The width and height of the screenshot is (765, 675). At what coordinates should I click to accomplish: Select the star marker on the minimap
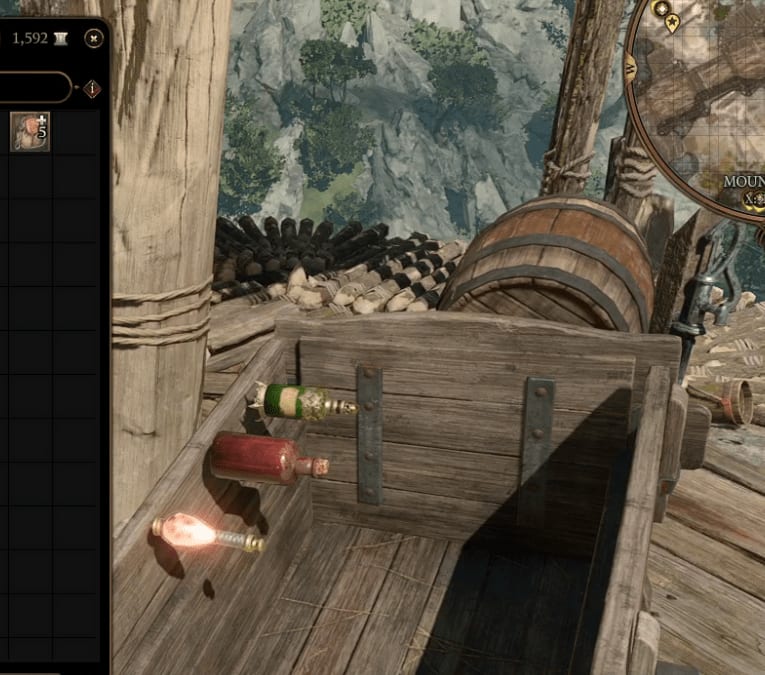pos(672,22)
